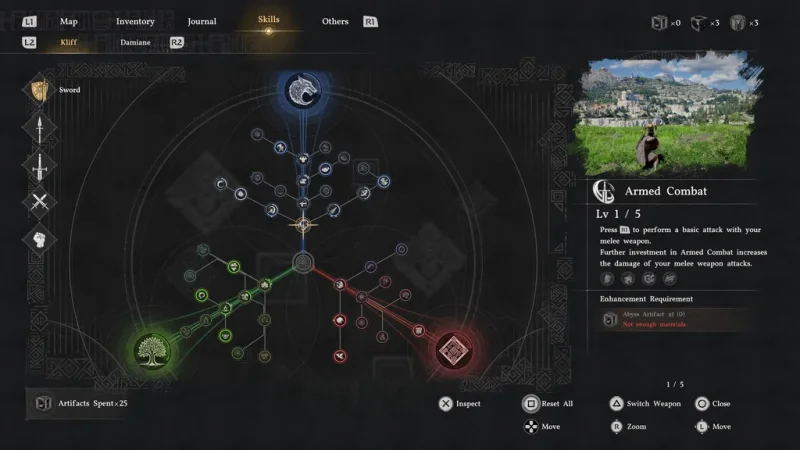This screenshot has width=800, height=450.
Task: Select the green tree skill node
Action: tap(153, 349)
